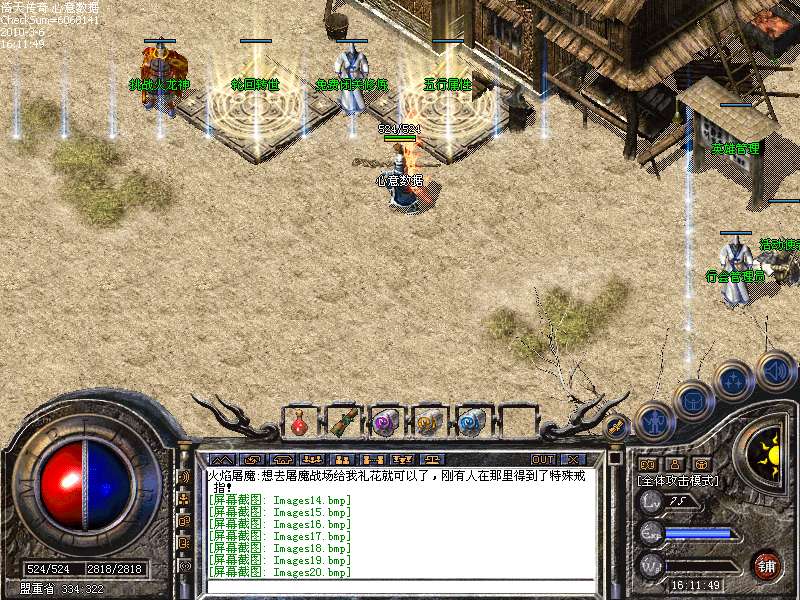The width and height of the screenshot is (800, 600).
Task: Use the purple swirl scroll
Action: (x=385, y=423)
